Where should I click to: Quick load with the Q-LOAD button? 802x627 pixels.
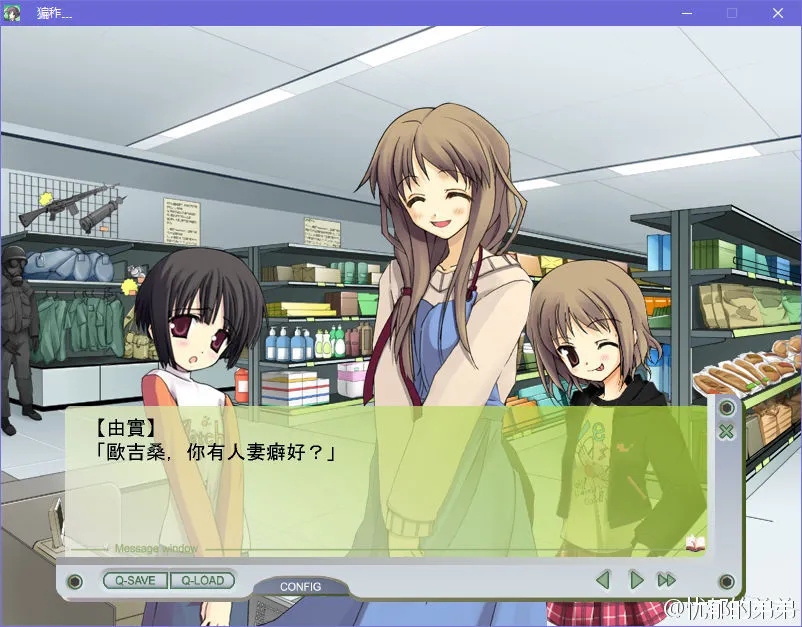tap(203, 580)
